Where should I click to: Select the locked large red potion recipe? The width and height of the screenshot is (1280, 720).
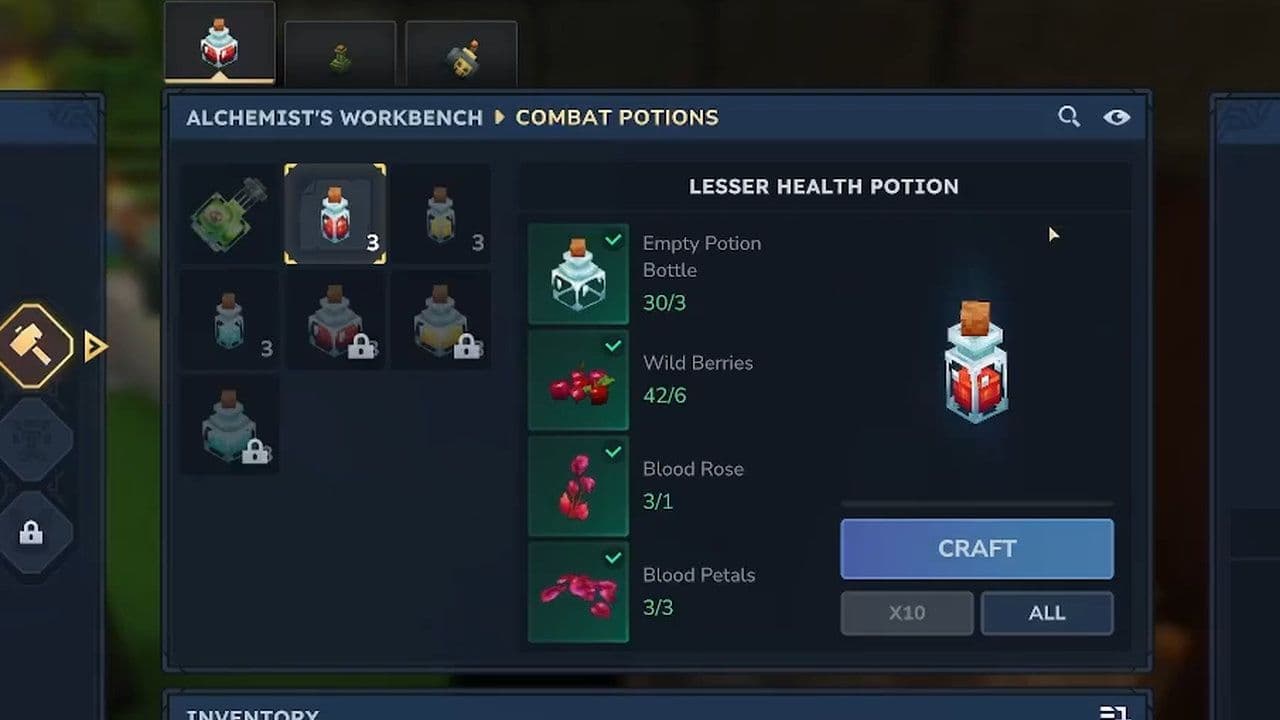click(335, 320)
